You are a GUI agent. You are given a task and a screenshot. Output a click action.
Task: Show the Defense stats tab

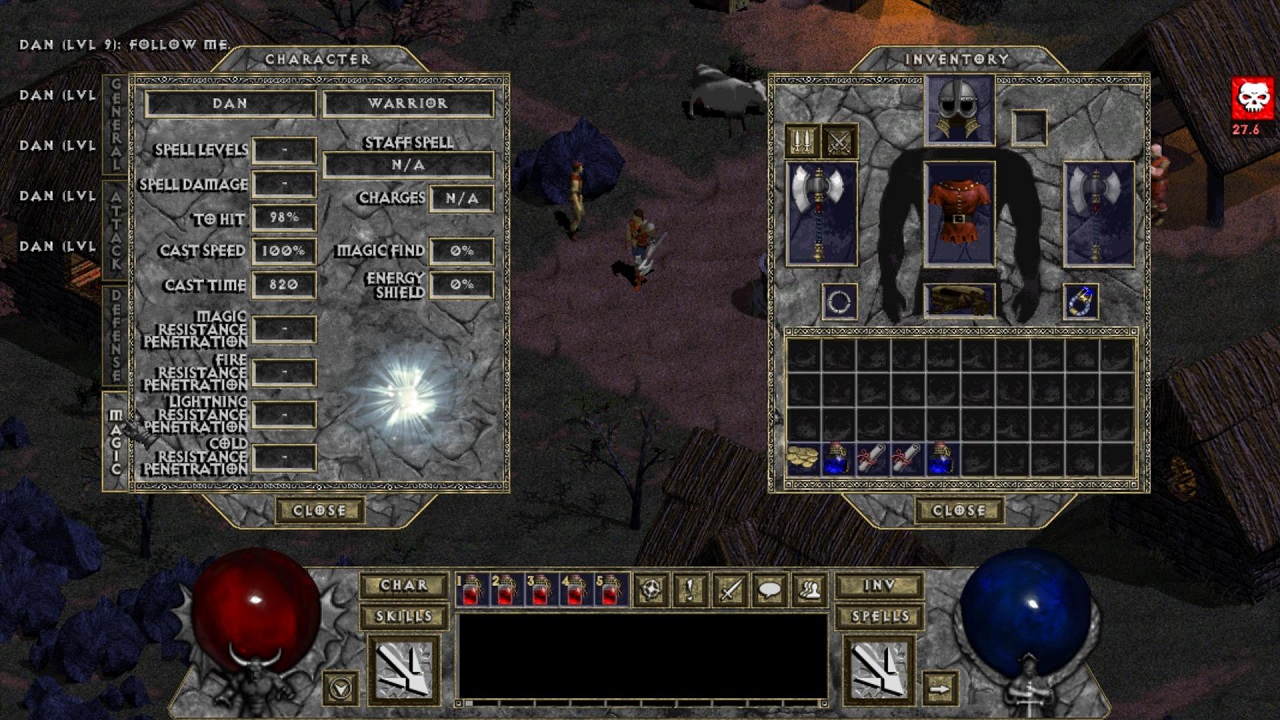116,335
